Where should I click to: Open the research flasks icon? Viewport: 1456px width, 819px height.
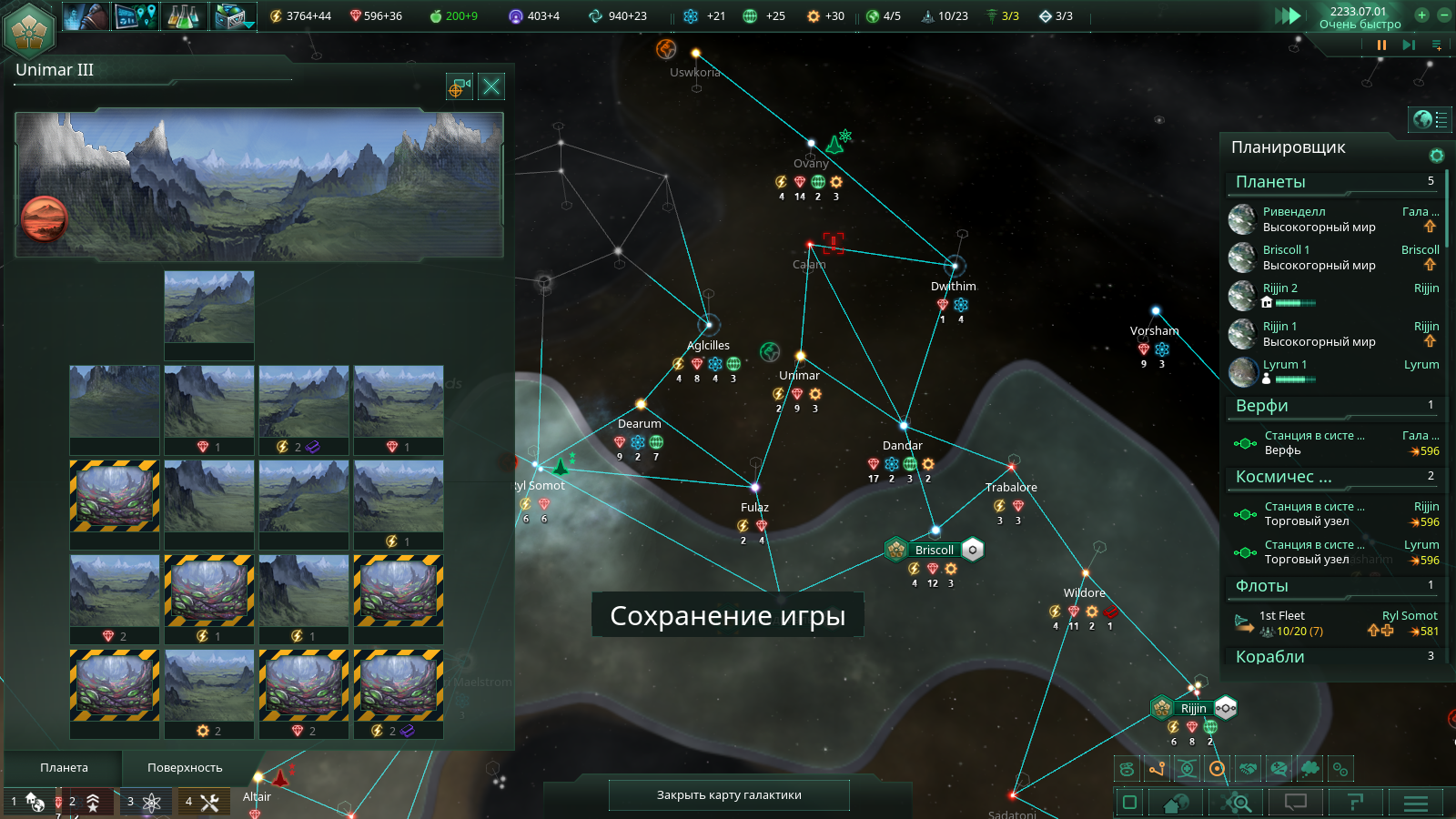[x=185, y=15]
